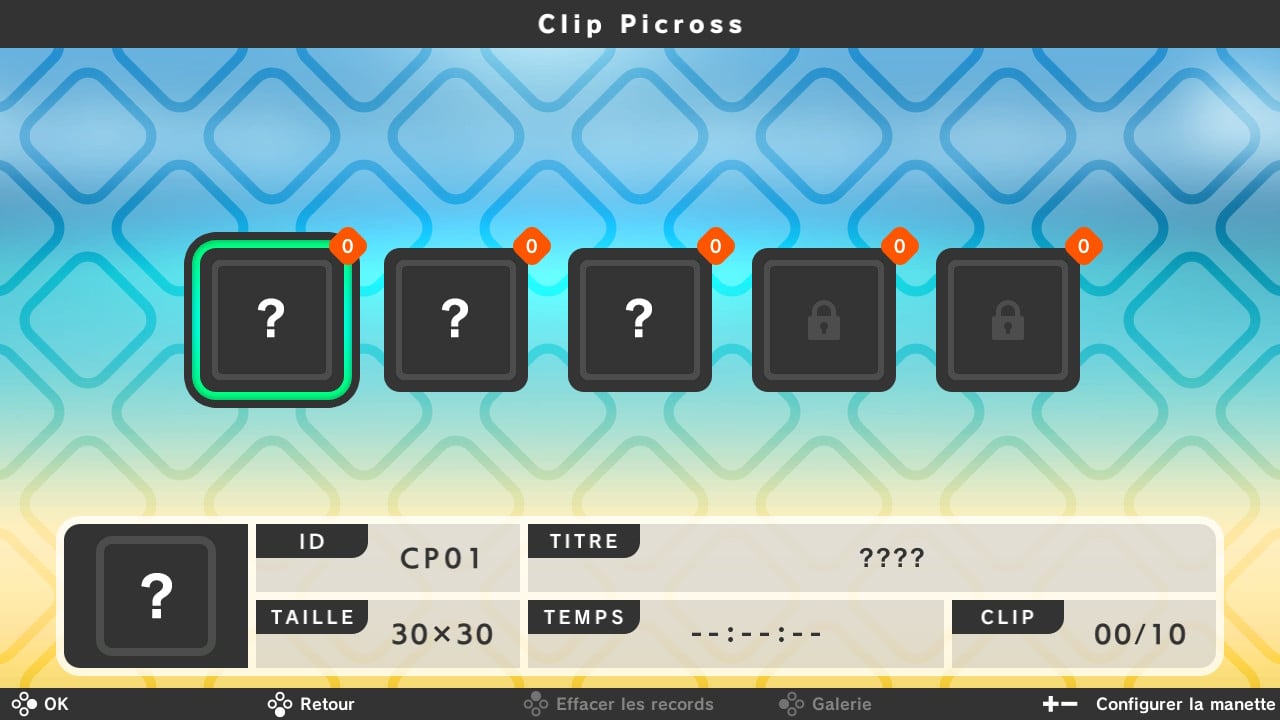Activate Retour to go back
Viewport: 1280px width, 720px height.
pos(311,704)
